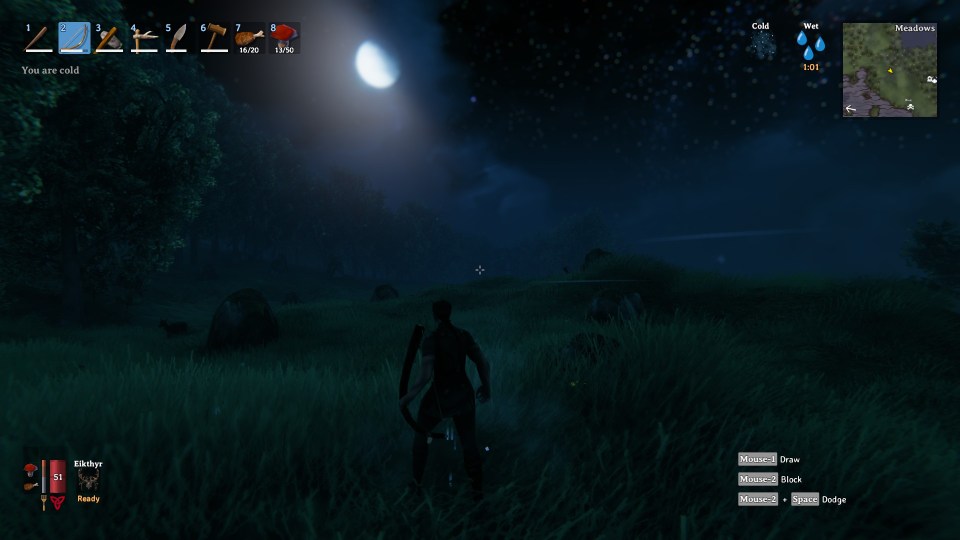The width and height of the screenshot is (960, 540).
Task: Equip the stone axe from the hotbar
Action: pyautogui.click(x=109, y=38)
